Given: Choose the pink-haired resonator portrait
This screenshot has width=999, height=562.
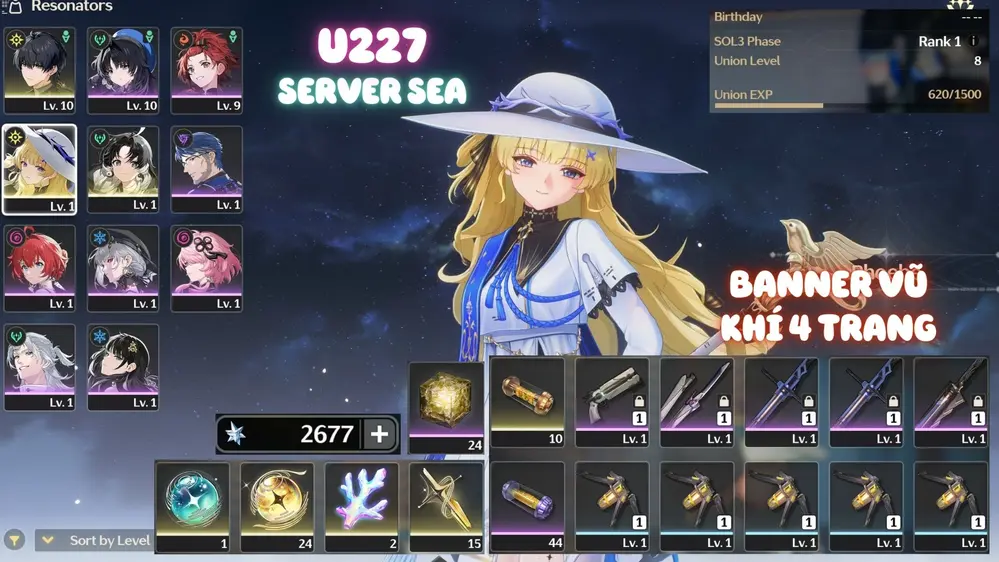Looking at the screenshot, I should point(207,267).
